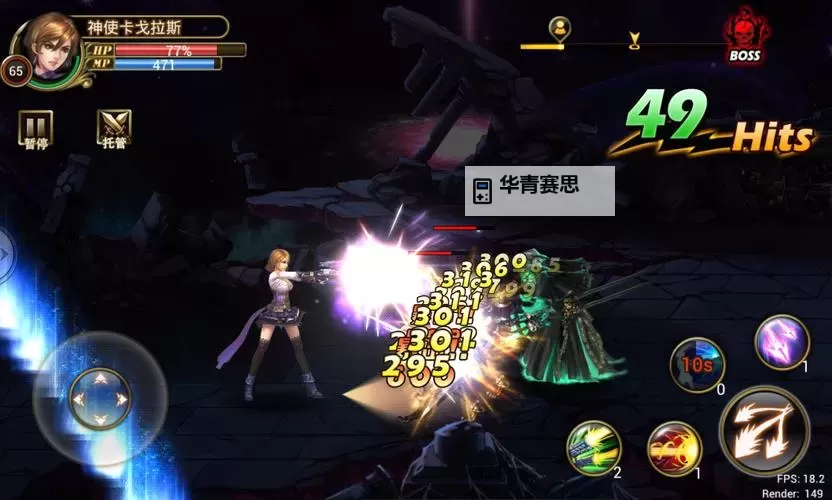The height and width of the screenshot is (500, 832).
Task: Tap the virtual joystick movement pad
Action: [98, 397]
